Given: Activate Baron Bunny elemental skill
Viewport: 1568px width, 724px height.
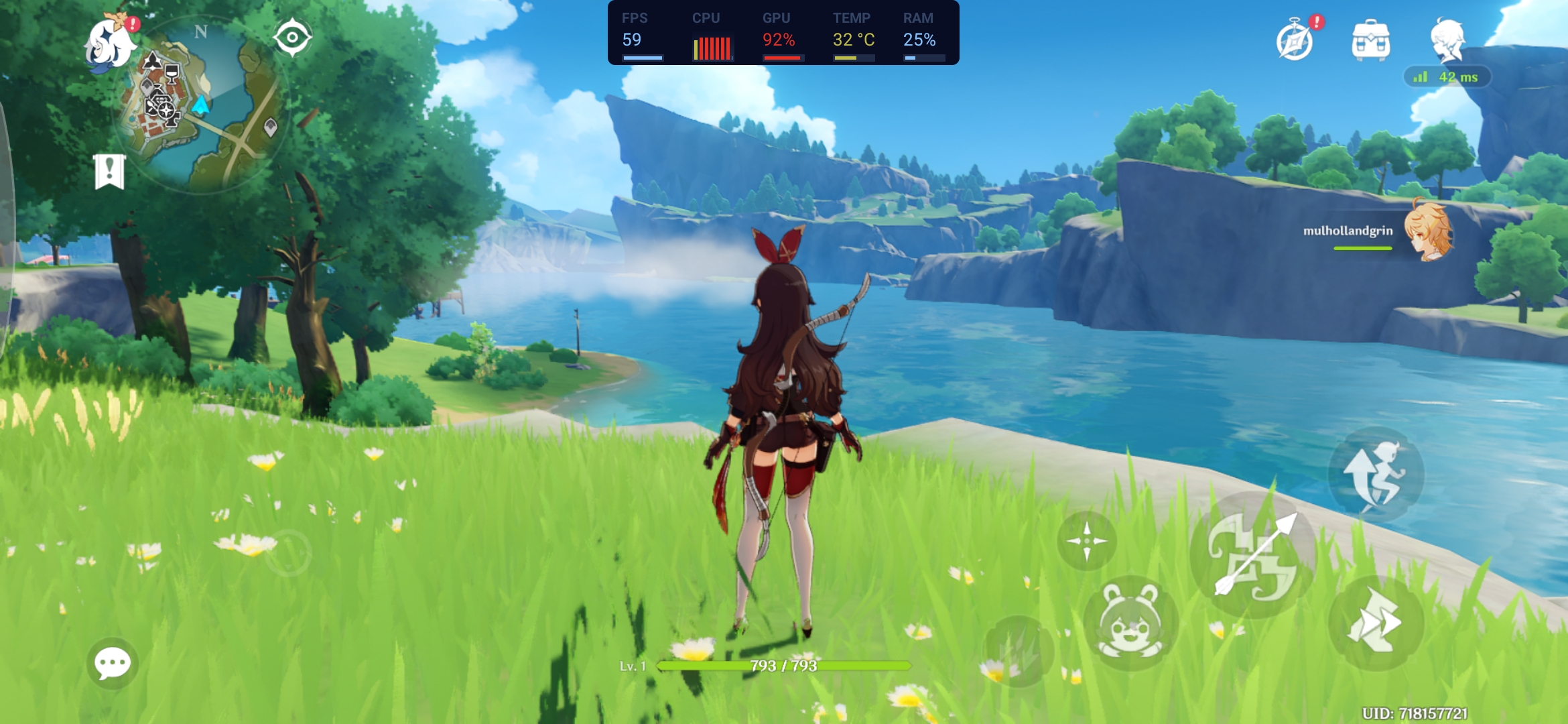Looking at the screenshot, I should point(1130,623).
